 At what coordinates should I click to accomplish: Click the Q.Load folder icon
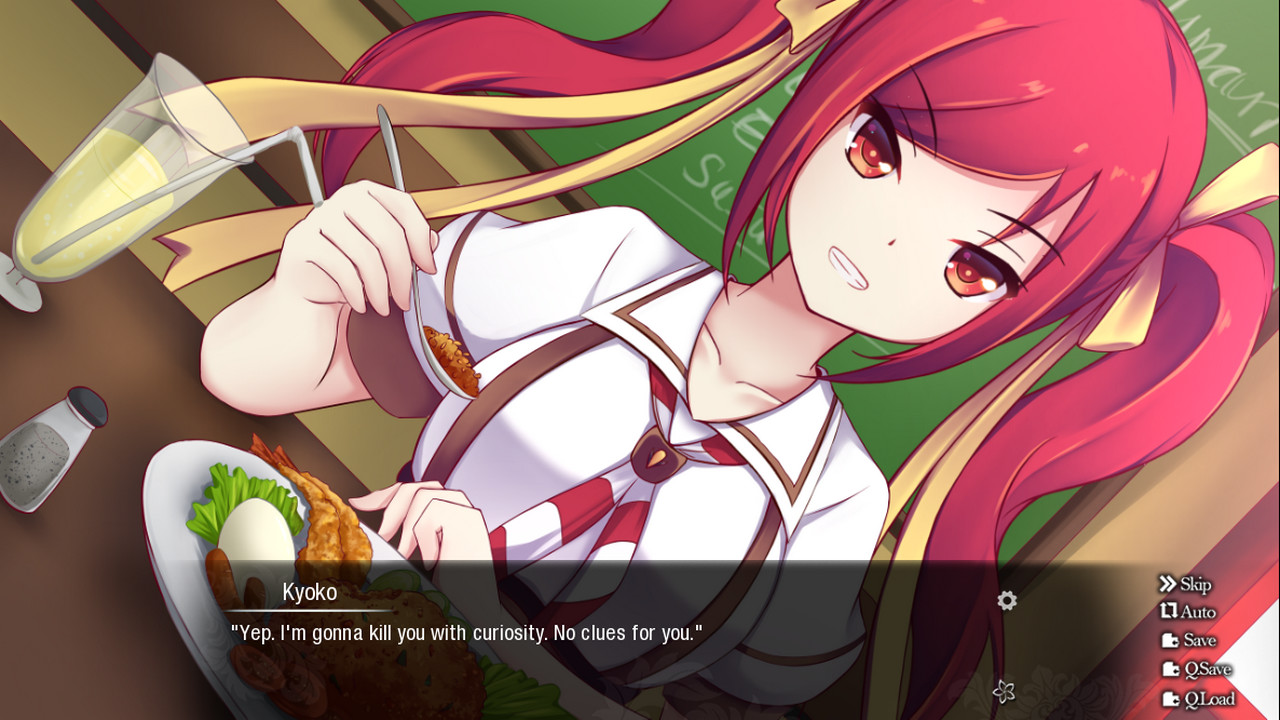coord(1172,698)
